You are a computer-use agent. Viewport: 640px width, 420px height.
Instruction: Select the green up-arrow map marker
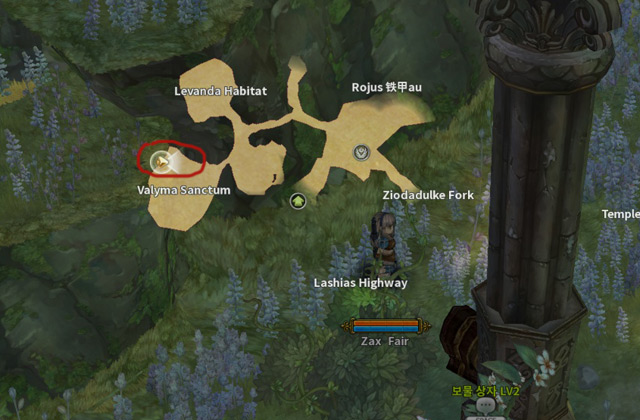(x=297, y=201)
